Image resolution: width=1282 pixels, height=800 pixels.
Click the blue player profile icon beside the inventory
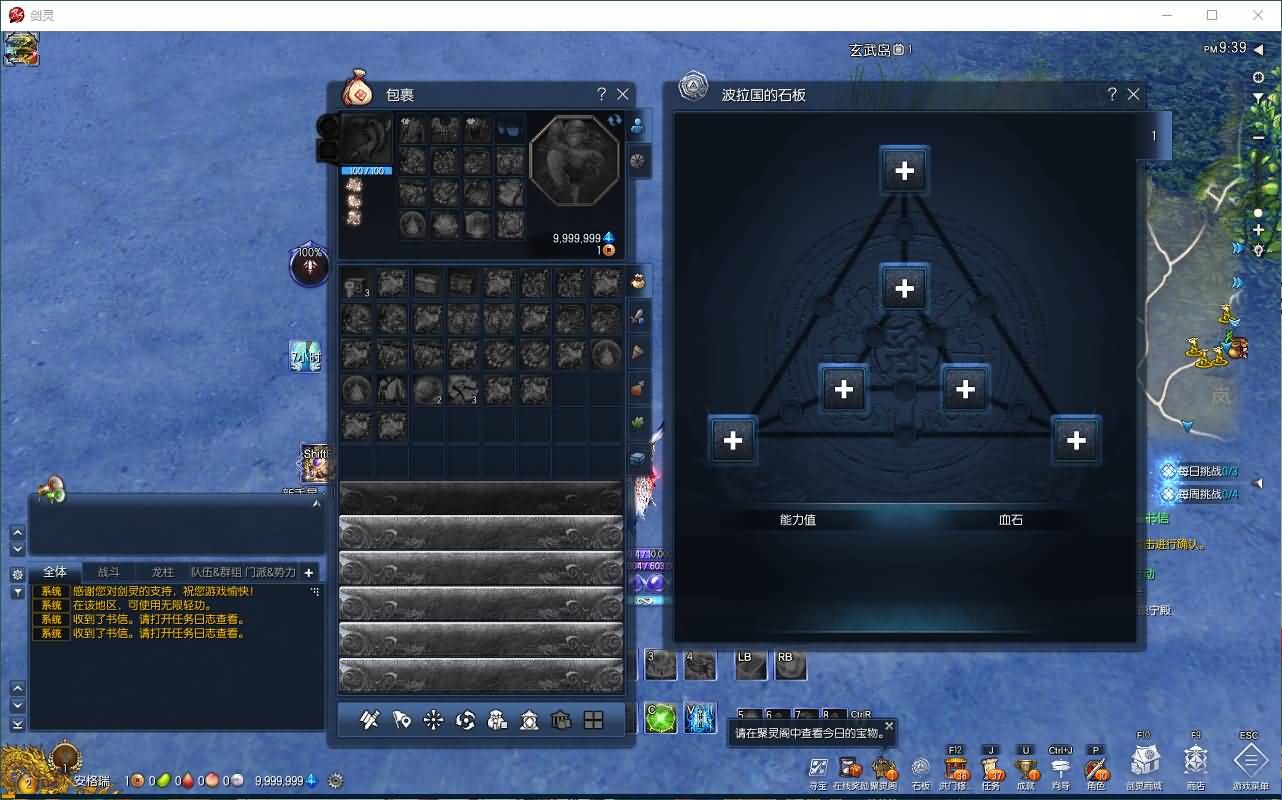pos(638,124)
